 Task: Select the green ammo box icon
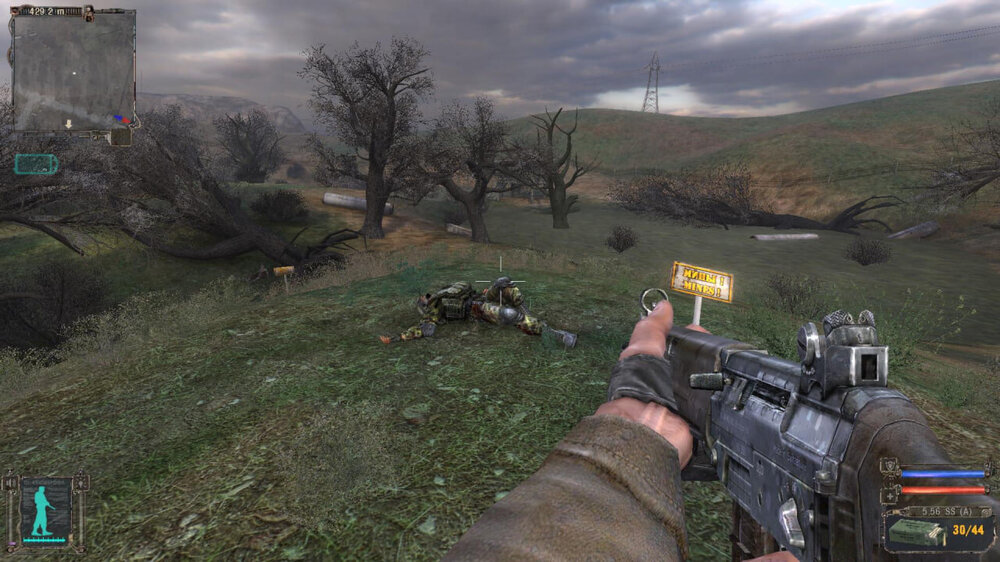[917, 532]
